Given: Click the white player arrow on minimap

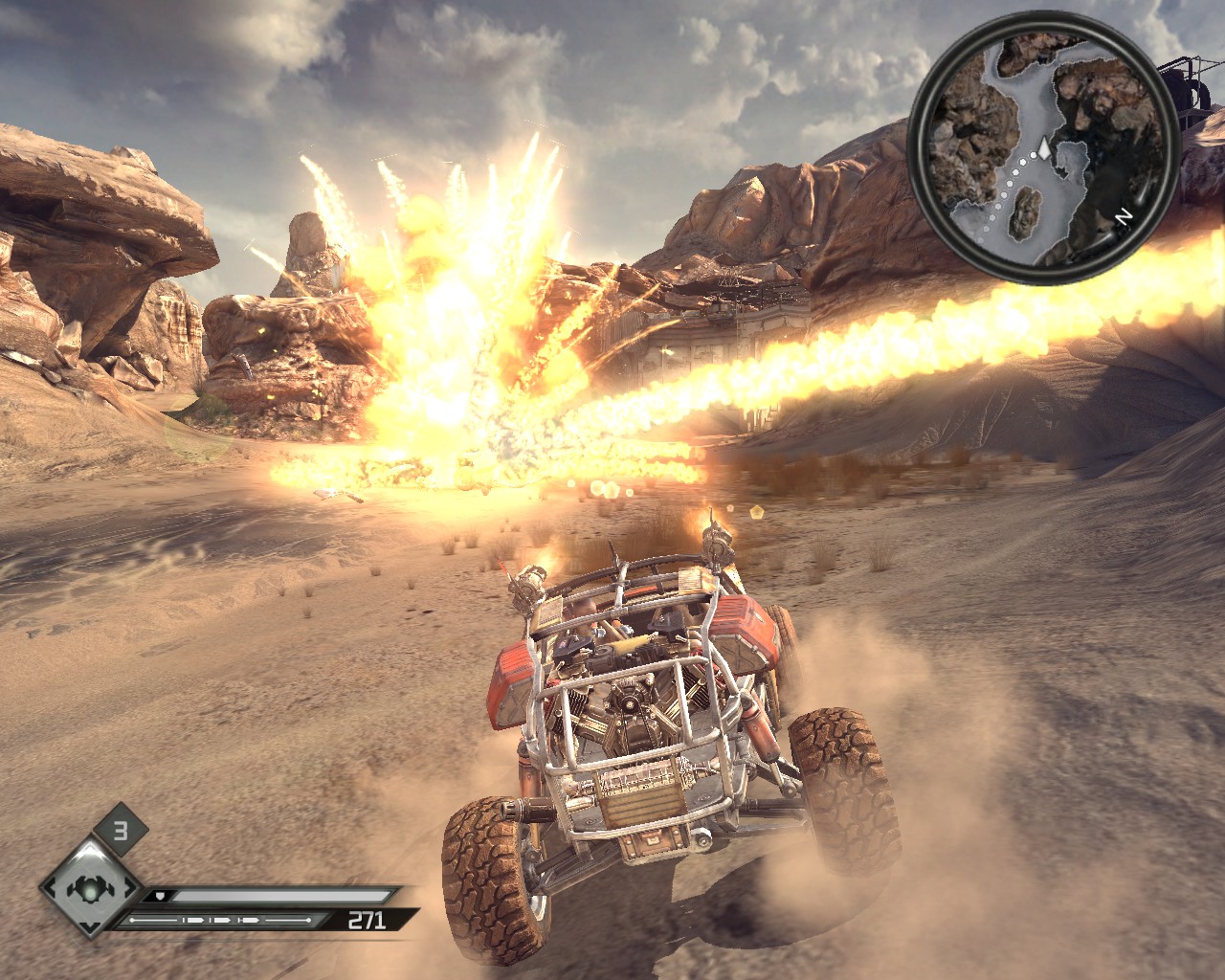Looking at the screenshot, I should (1045, 150).
